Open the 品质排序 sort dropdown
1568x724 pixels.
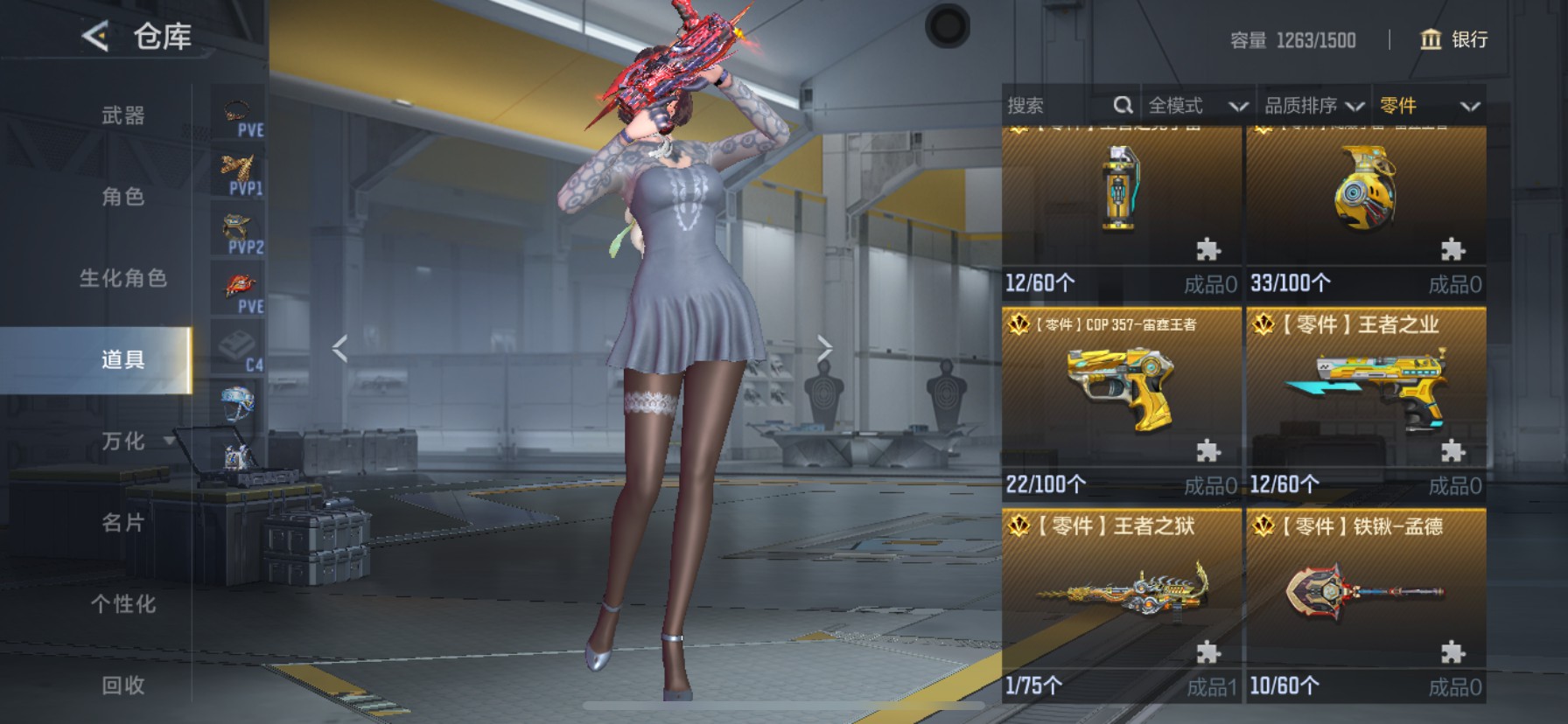pos(1314,106)
